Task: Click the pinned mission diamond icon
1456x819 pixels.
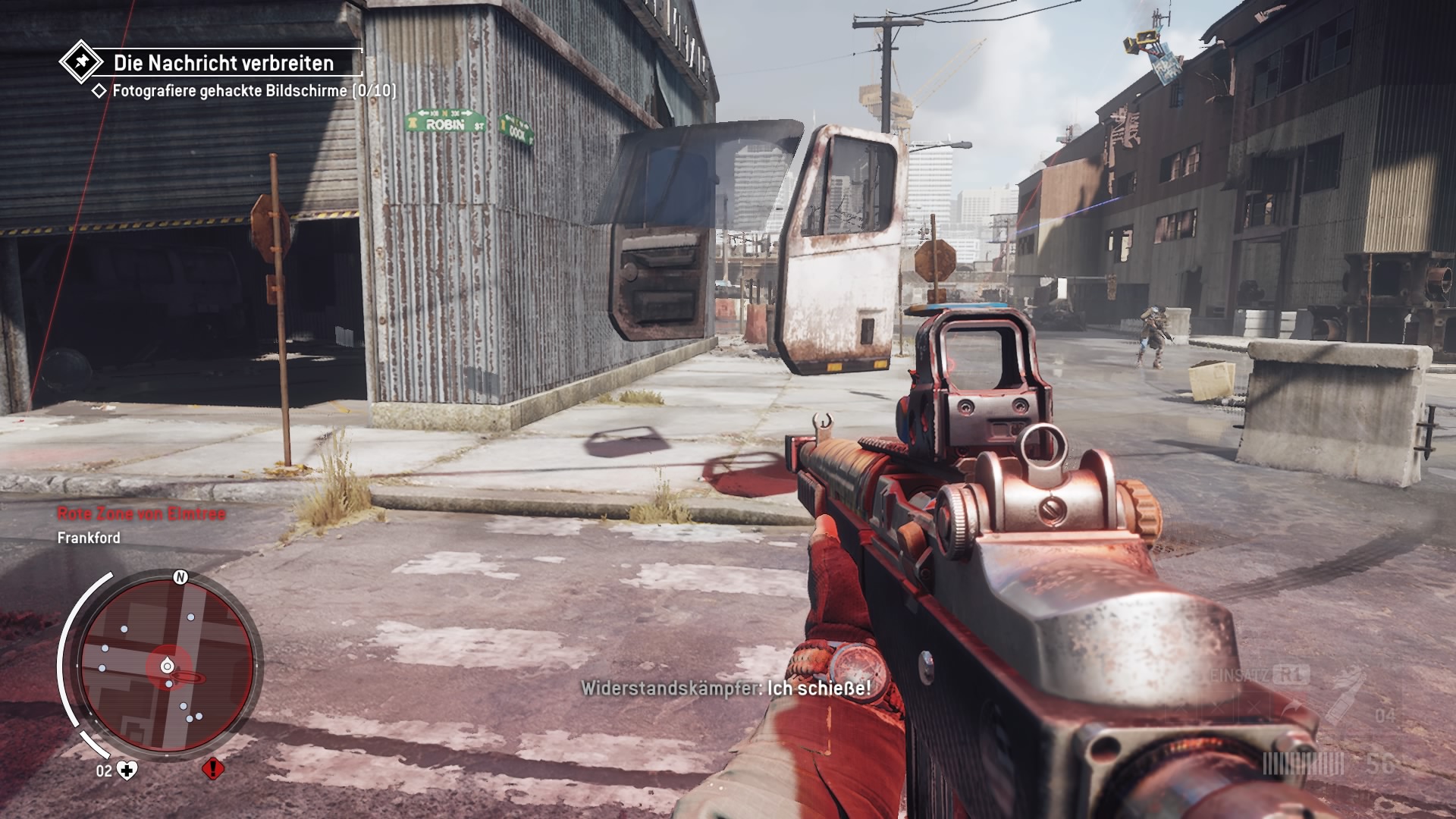Action: tap(81, 62)
